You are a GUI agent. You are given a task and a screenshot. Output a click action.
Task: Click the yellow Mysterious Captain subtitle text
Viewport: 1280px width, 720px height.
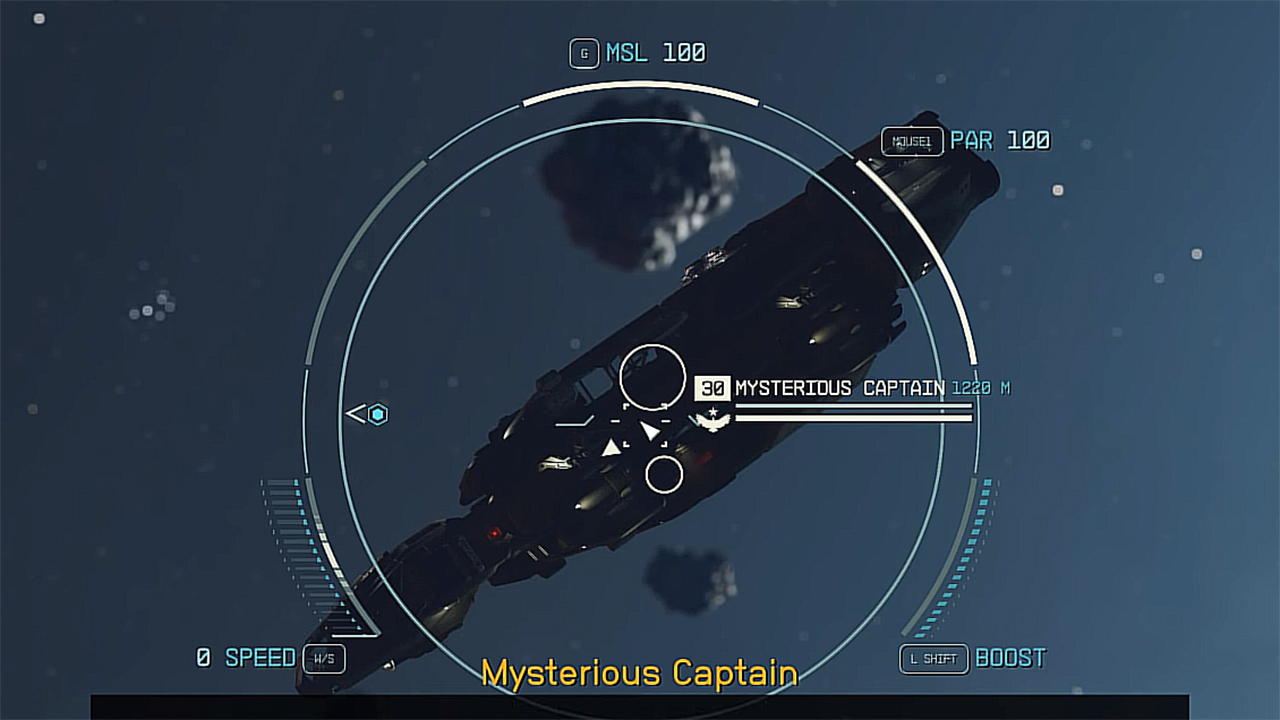coord(638,674)
